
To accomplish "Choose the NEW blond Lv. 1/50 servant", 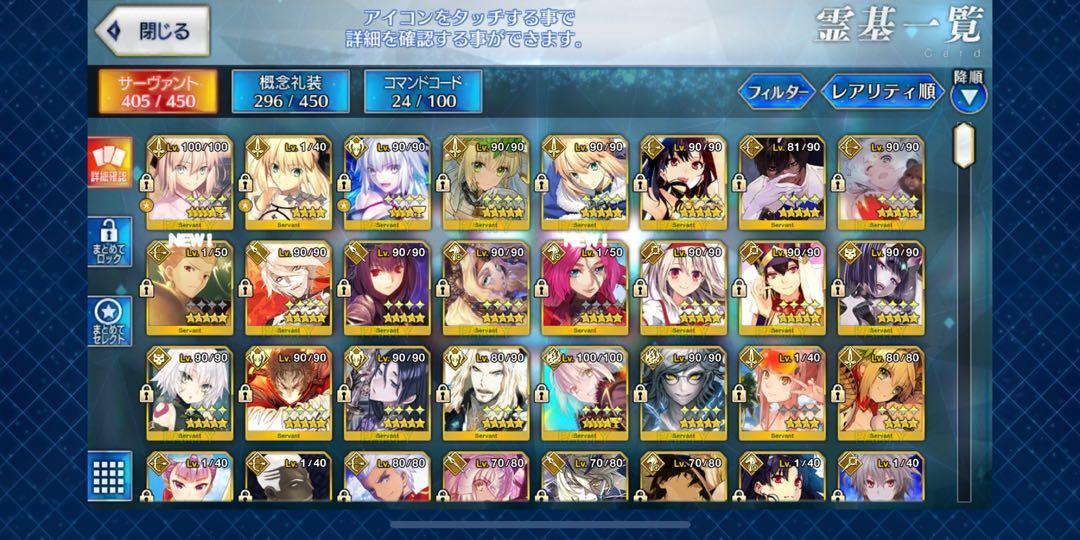I will pos(190,287).
